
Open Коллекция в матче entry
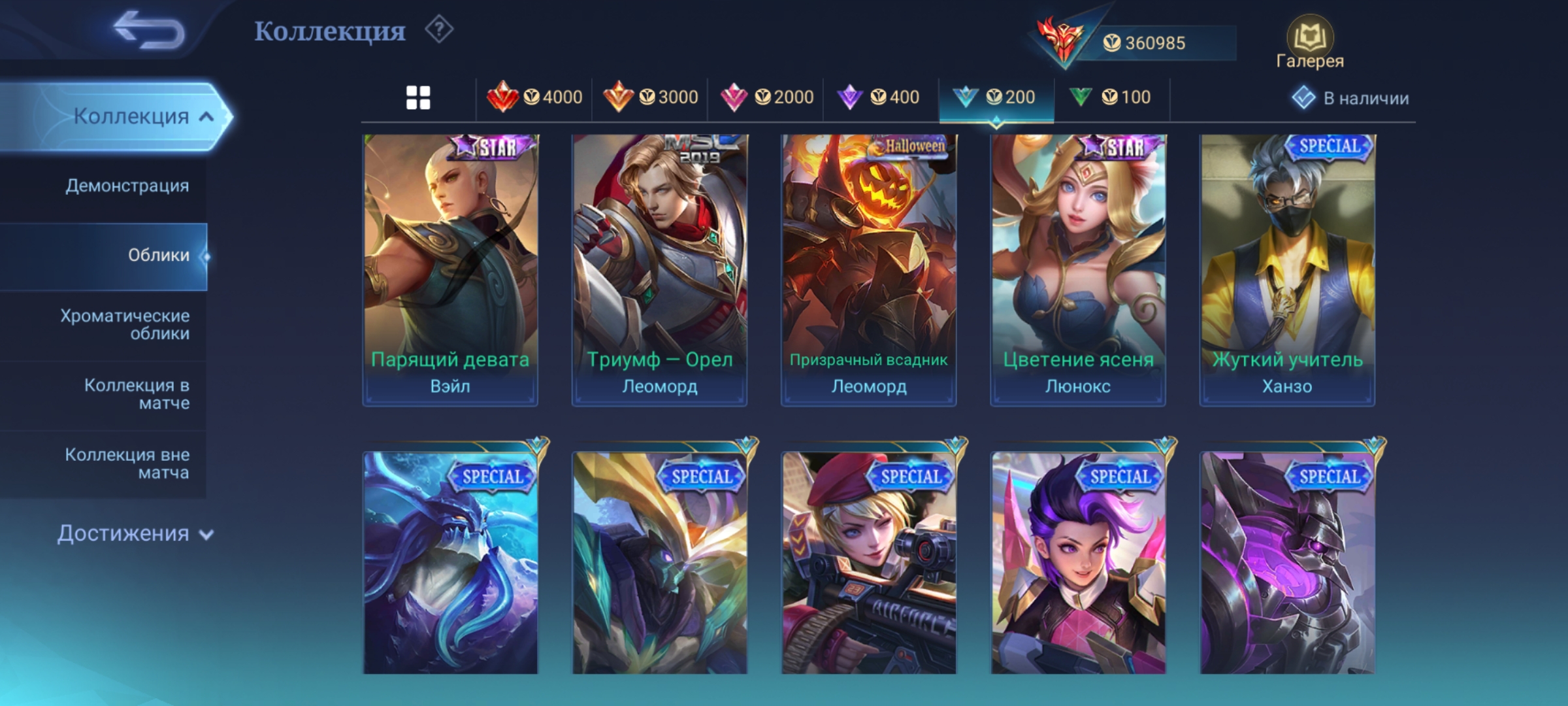pos(137,394)
